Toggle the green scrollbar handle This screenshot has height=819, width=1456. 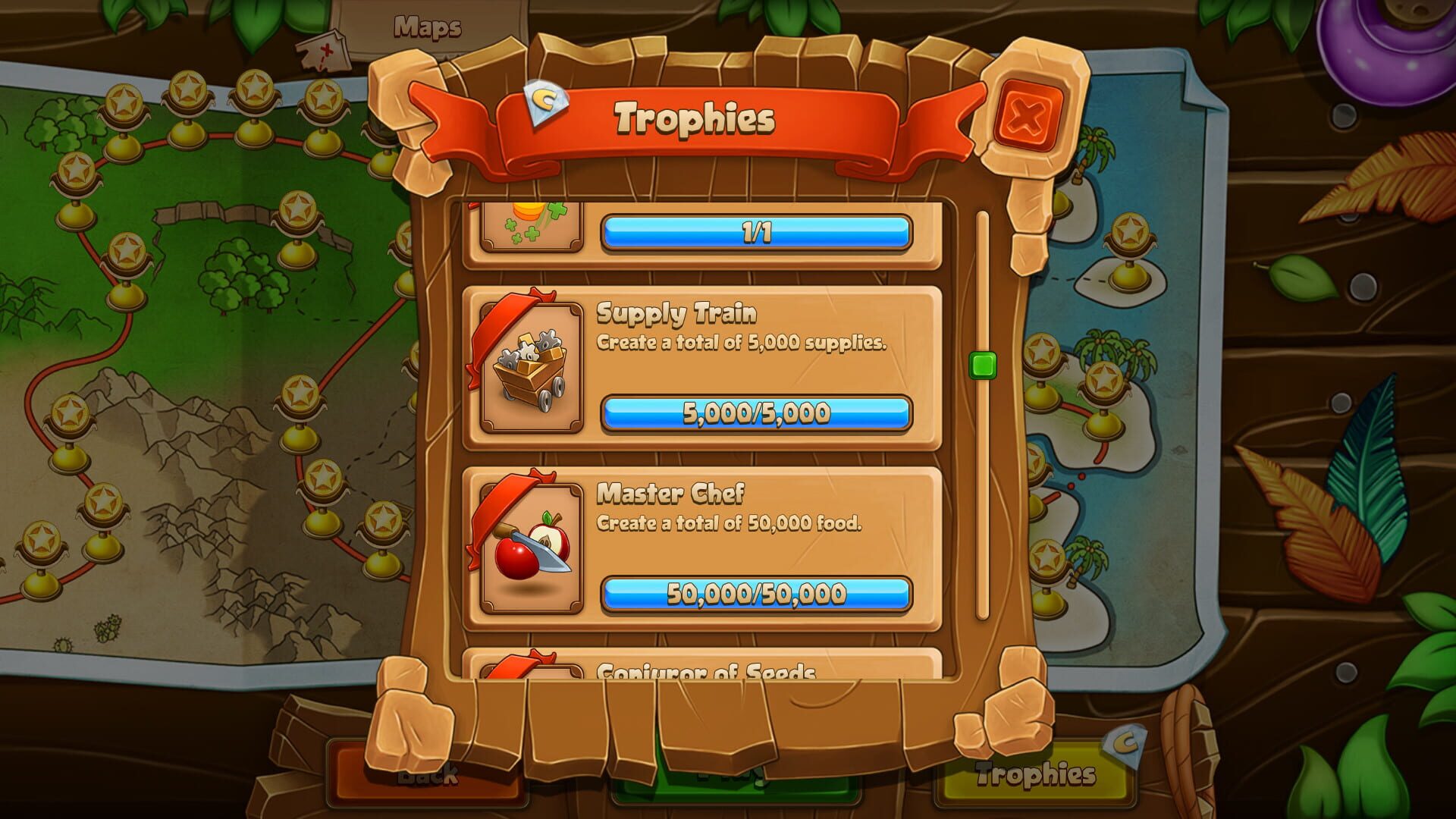click(984, 367)
